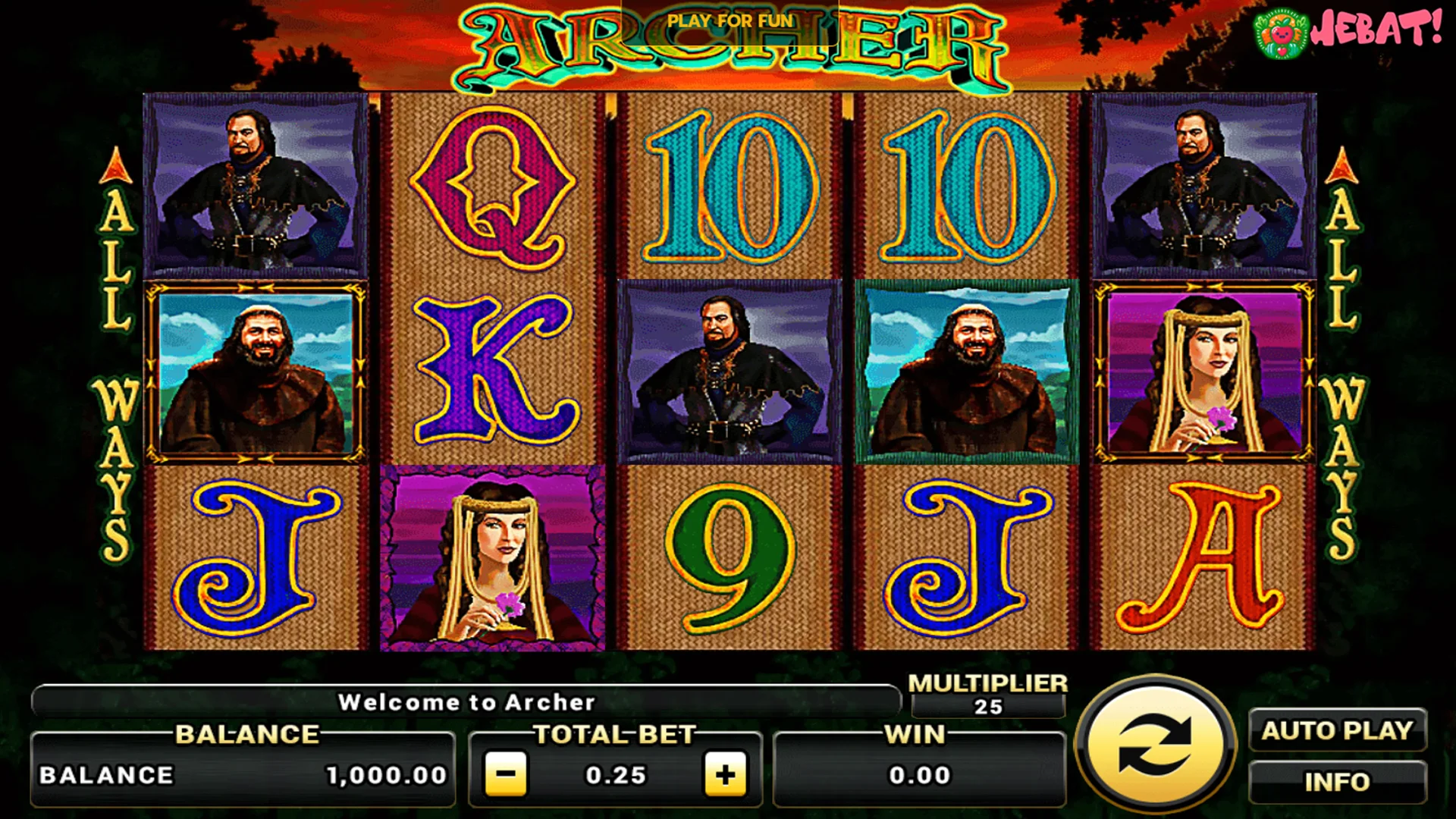Show the Info paytable
Viewport: 1456px width, 819px height.
1337,782
